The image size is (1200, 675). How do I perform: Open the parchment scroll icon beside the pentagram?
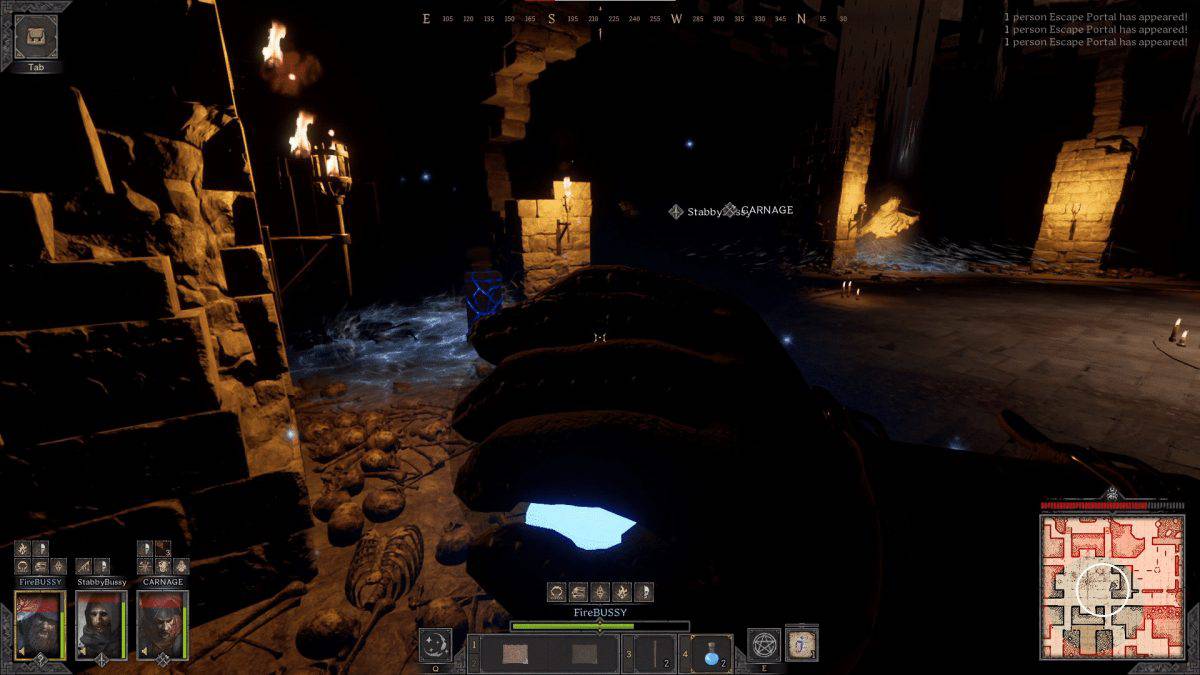(801, 645)
